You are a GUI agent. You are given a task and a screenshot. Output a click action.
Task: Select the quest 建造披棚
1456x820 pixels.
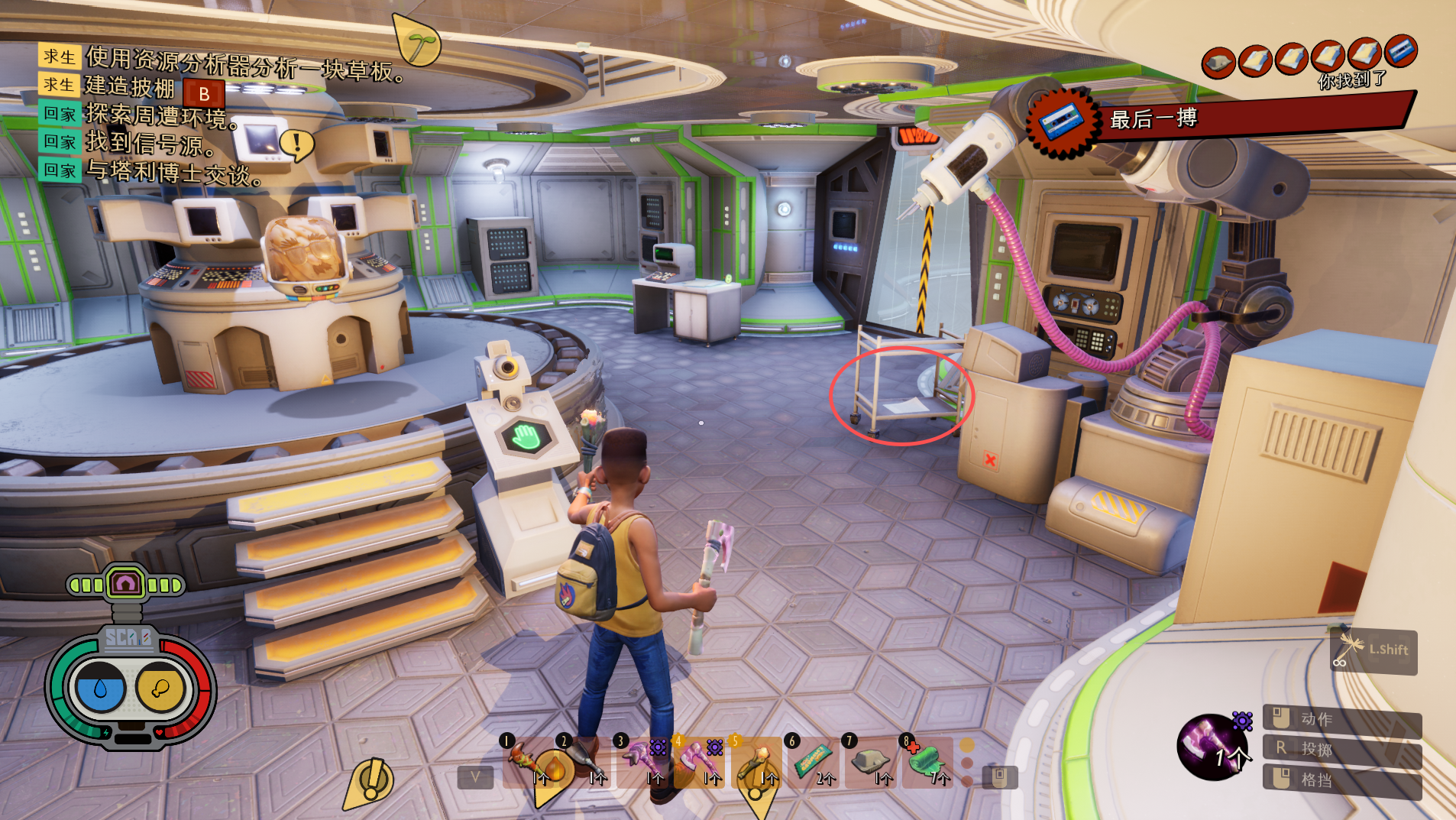[x=130, y=87]
